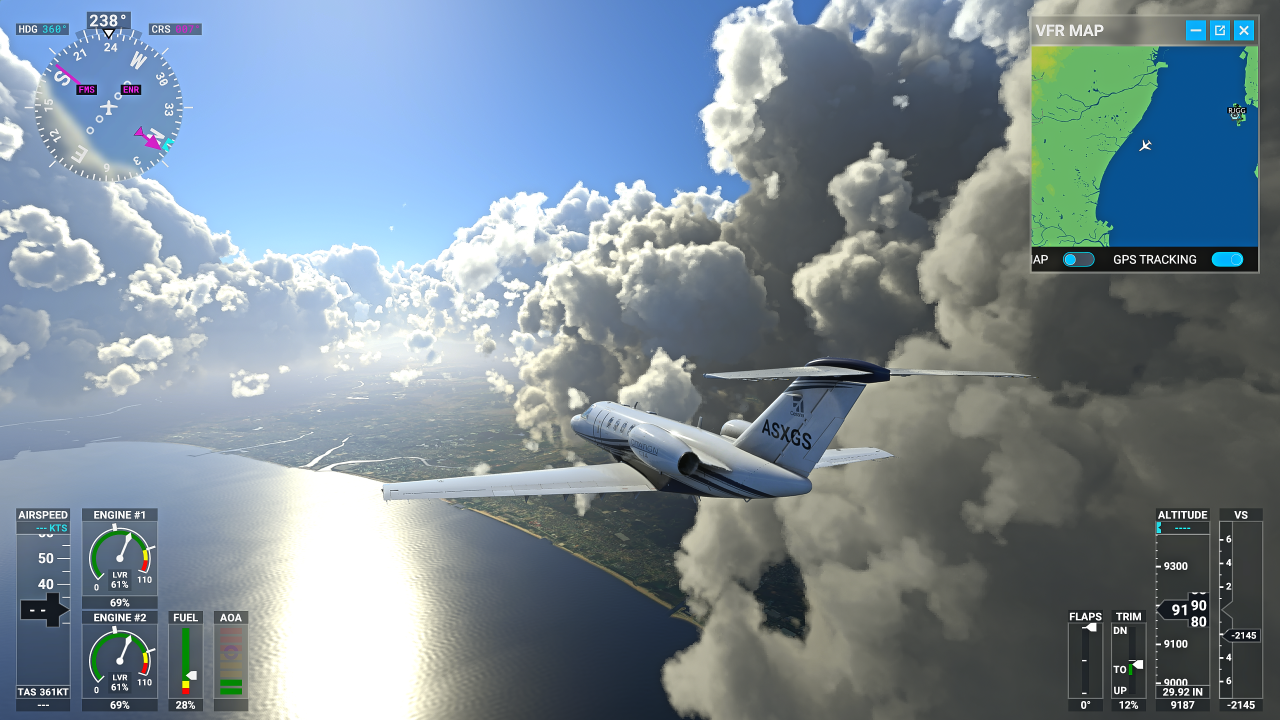1280x720 pixels.
Task: Click the FMS indicator on the compass
Action: (84, 89)
